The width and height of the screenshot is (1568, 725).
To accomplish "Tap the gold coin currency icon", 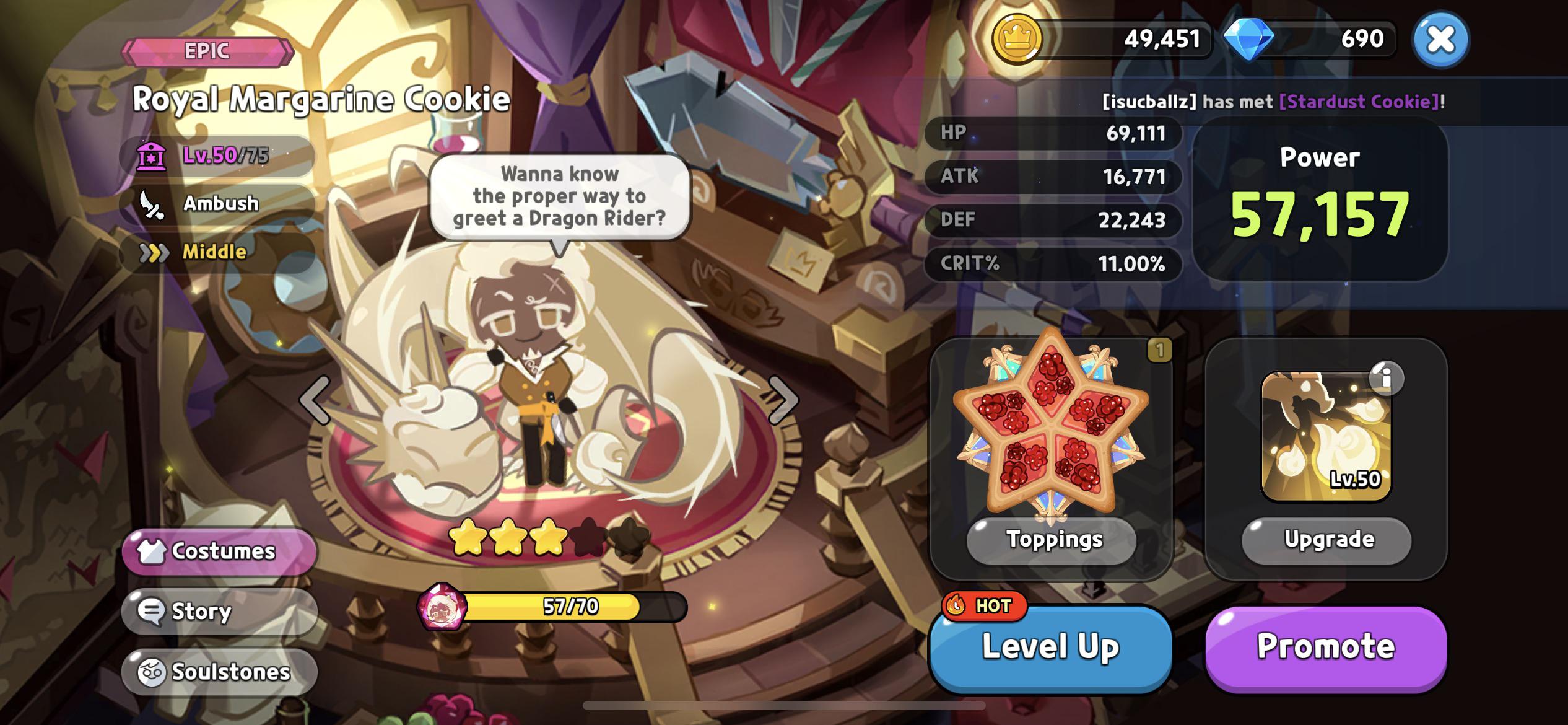I will [1016, 38].
